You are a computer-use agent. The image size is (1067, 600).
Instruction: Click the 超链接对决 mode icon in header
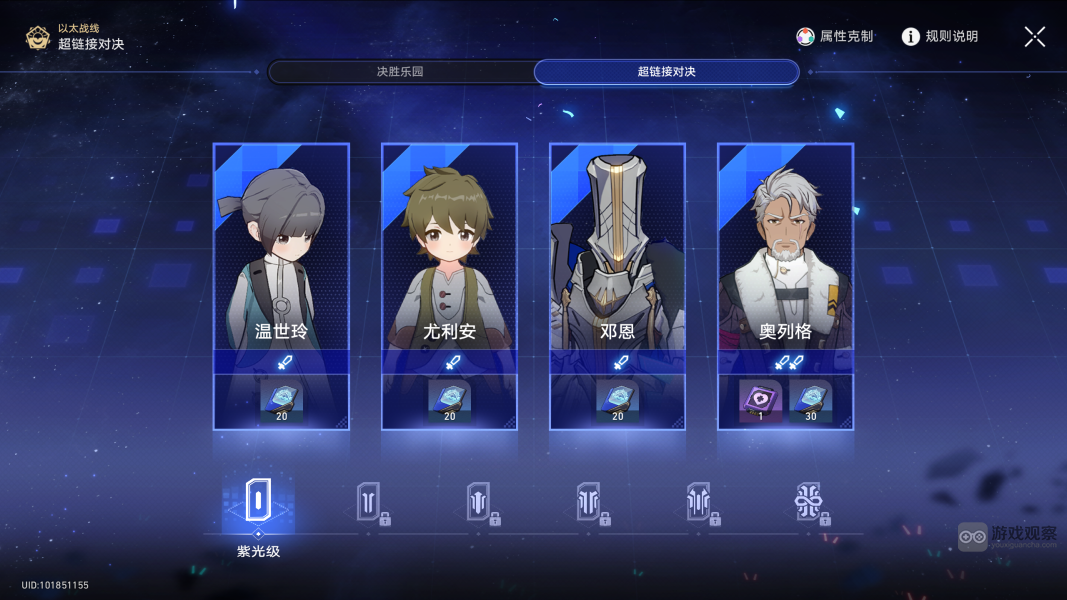point(38,38)
